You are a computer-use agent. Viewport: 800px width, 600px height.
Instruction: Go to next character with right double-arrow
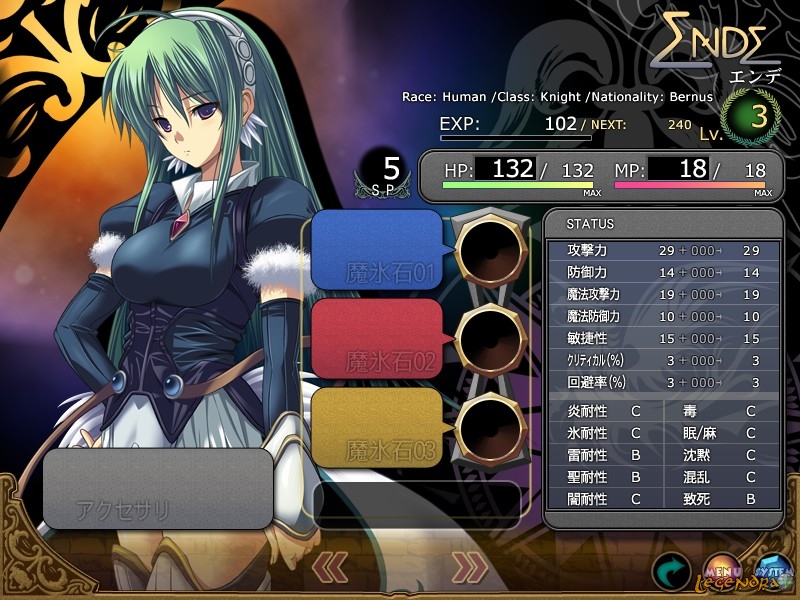(x=468, y=567)
